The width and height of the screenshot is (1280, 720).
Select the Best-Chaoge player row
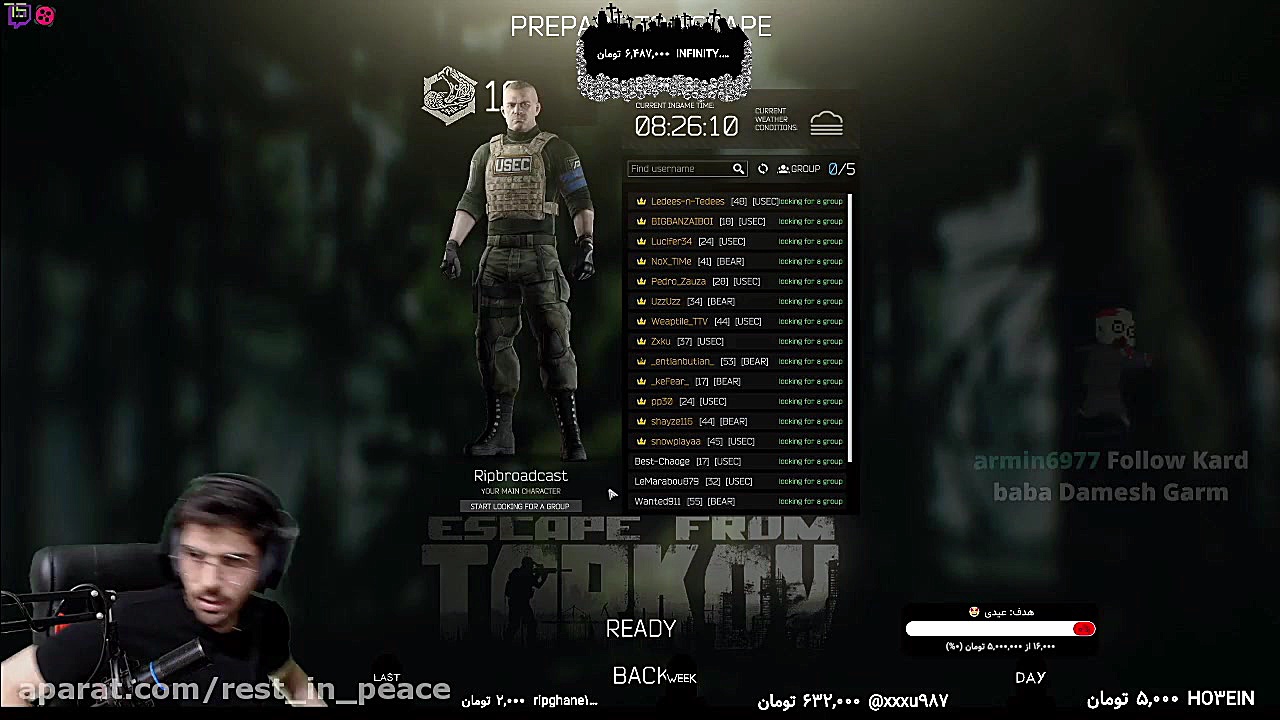(x=662, y=461)
